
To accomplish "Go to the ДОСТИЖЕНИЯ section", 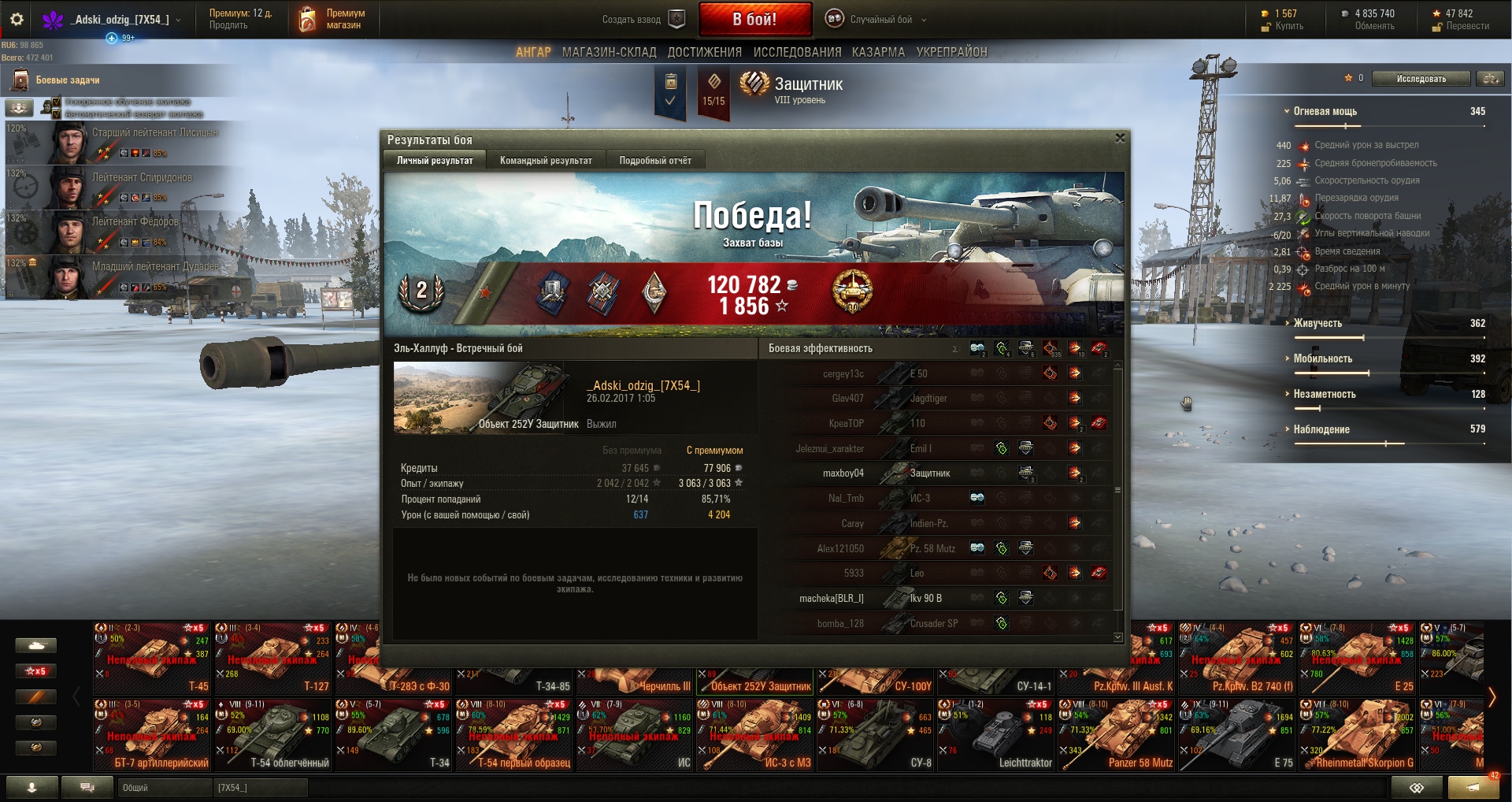I will click(704, 52).
